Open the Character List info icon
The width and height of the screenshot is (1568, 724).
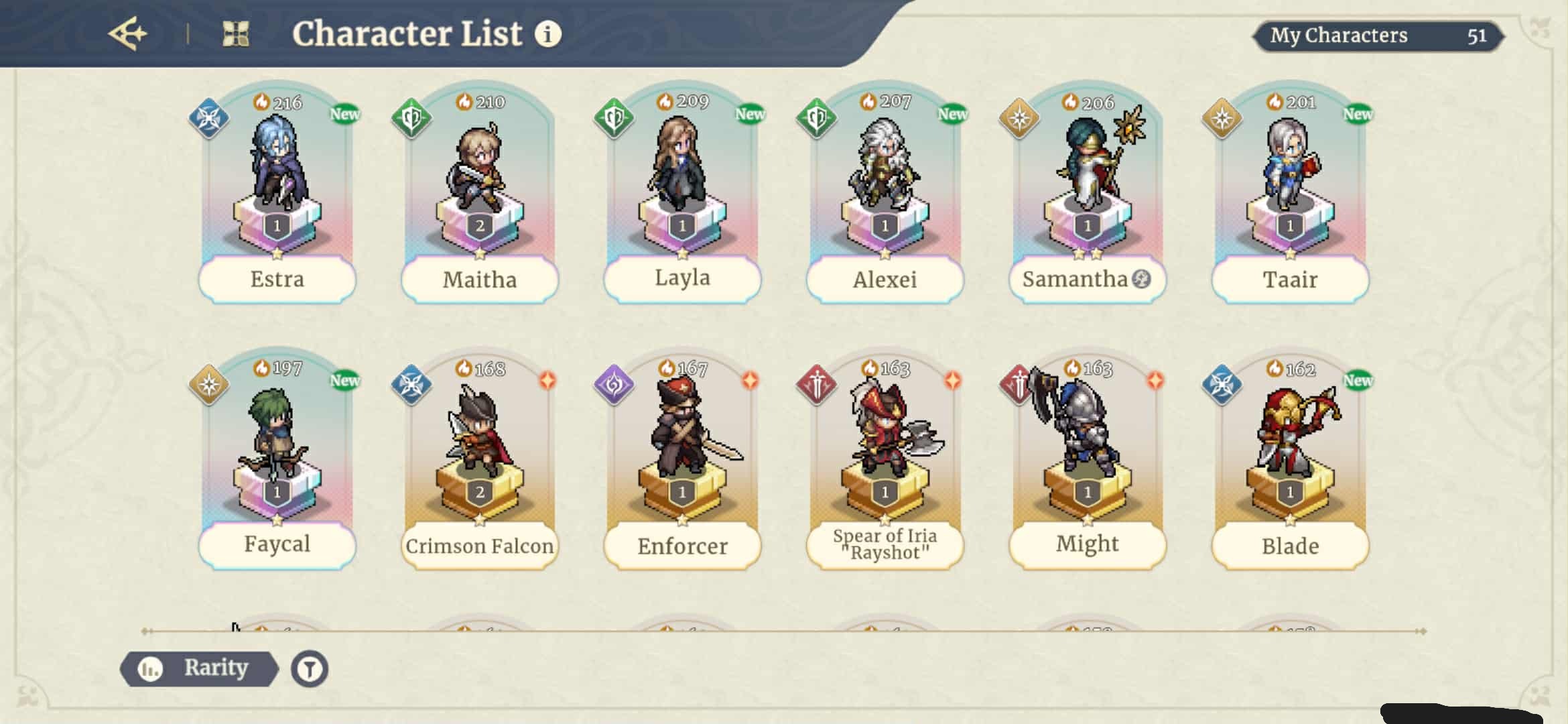tap(548, 35)
